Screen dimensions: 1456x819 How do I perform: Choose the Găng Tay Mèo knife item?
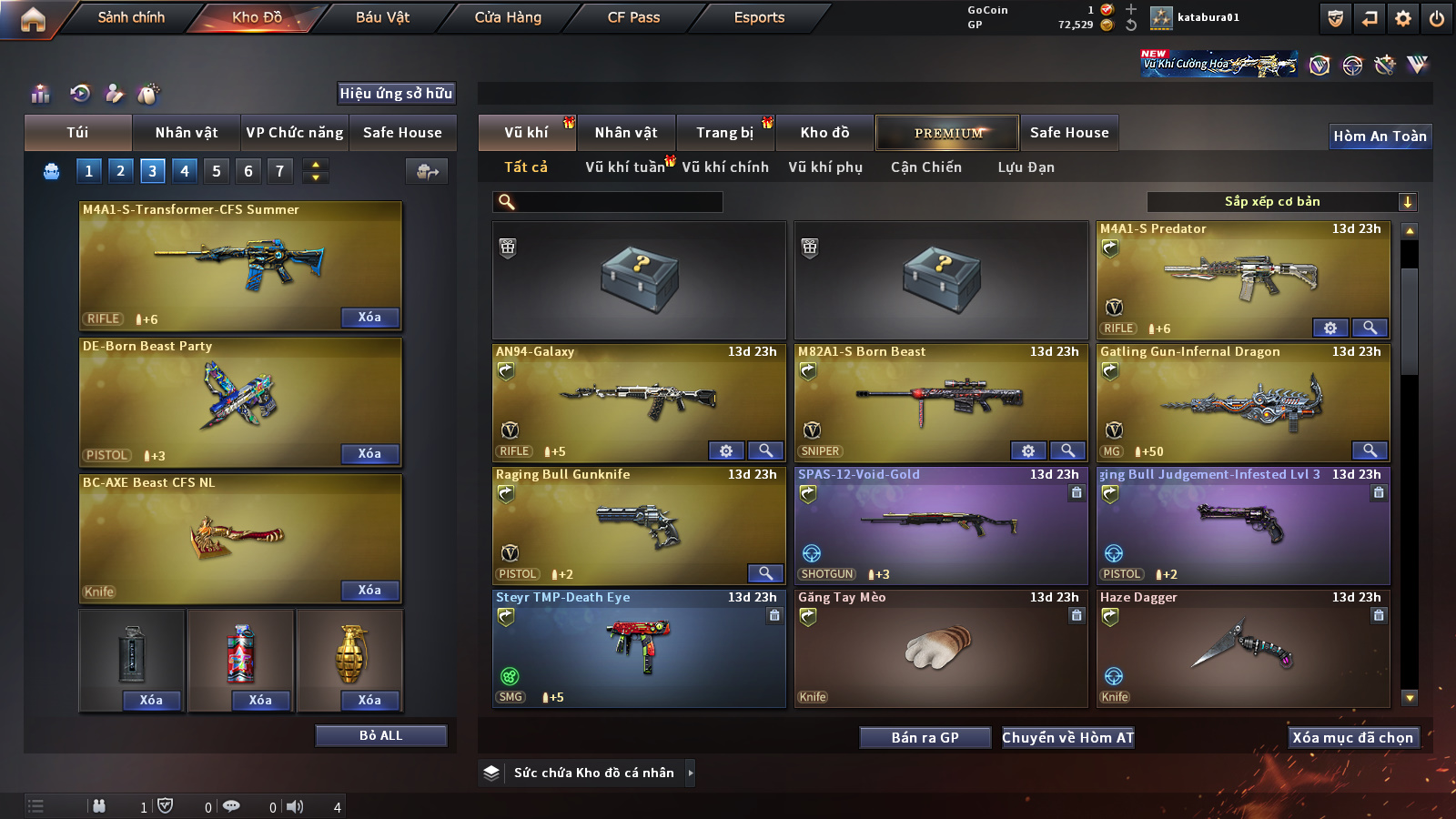(940, 648)
